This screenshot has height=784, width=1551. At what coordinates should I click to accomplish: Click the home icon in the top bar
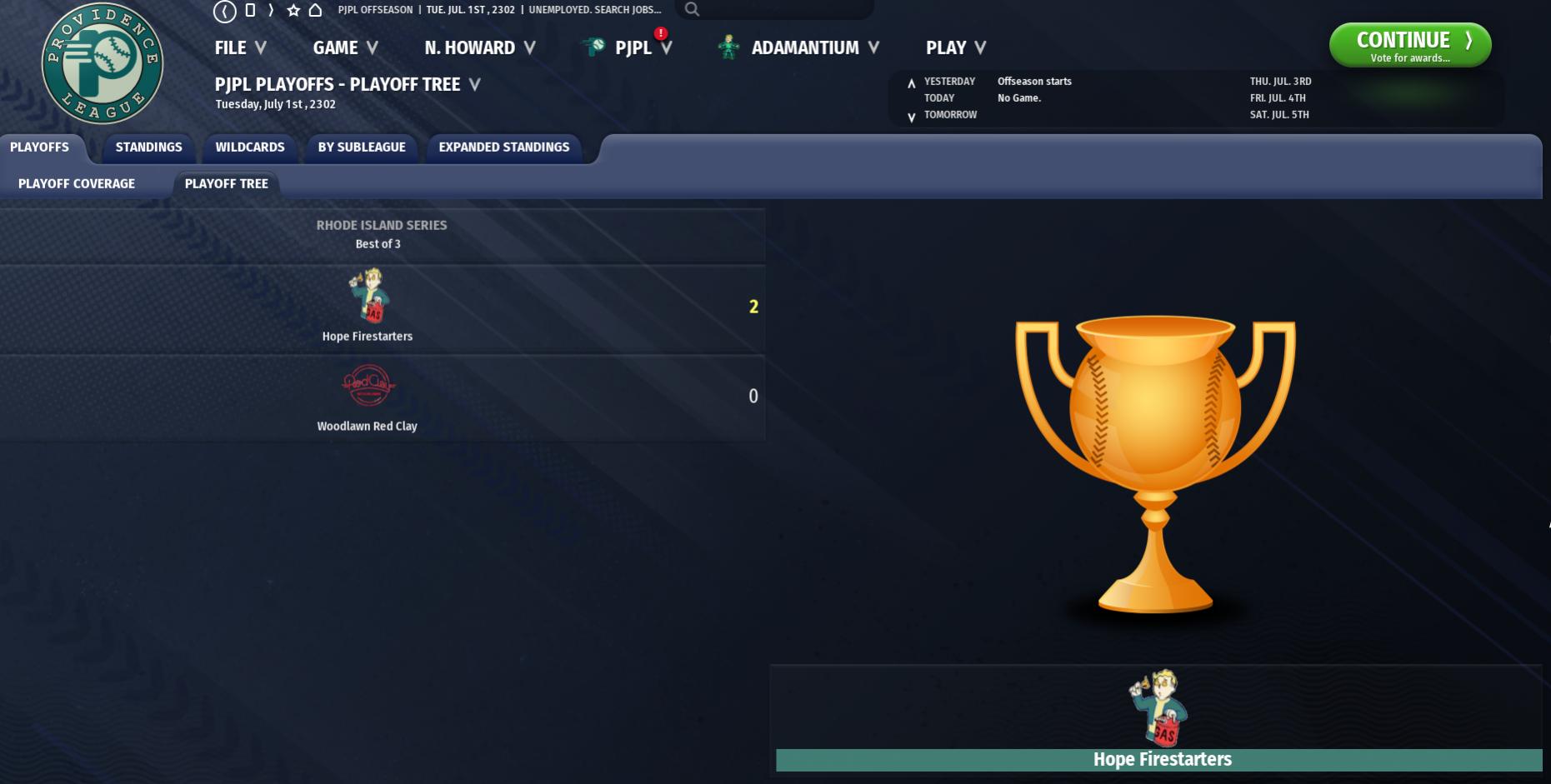[315, 10]
